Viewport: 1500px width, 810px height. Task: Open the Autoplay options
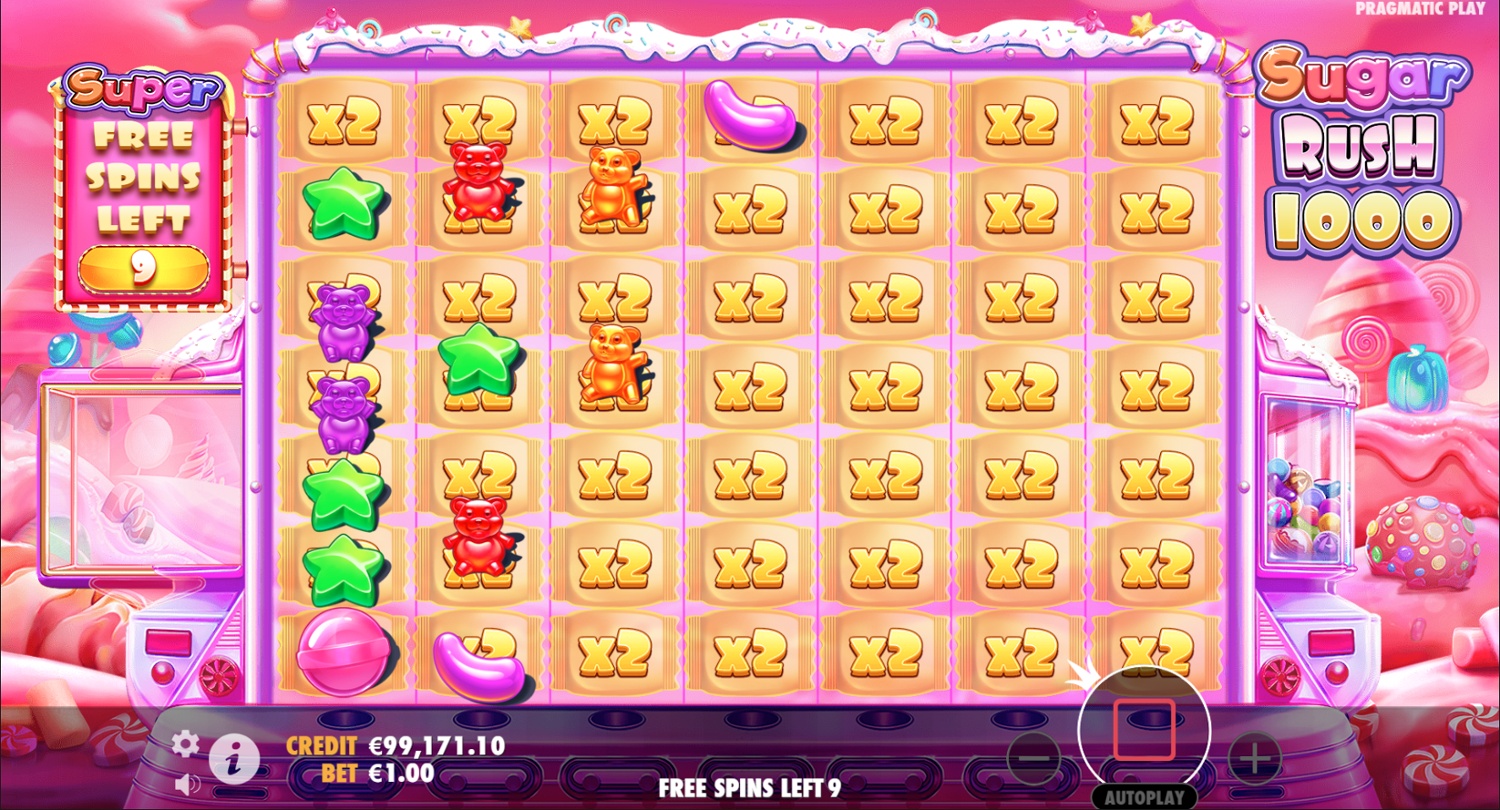click(x=1144, y=797)
